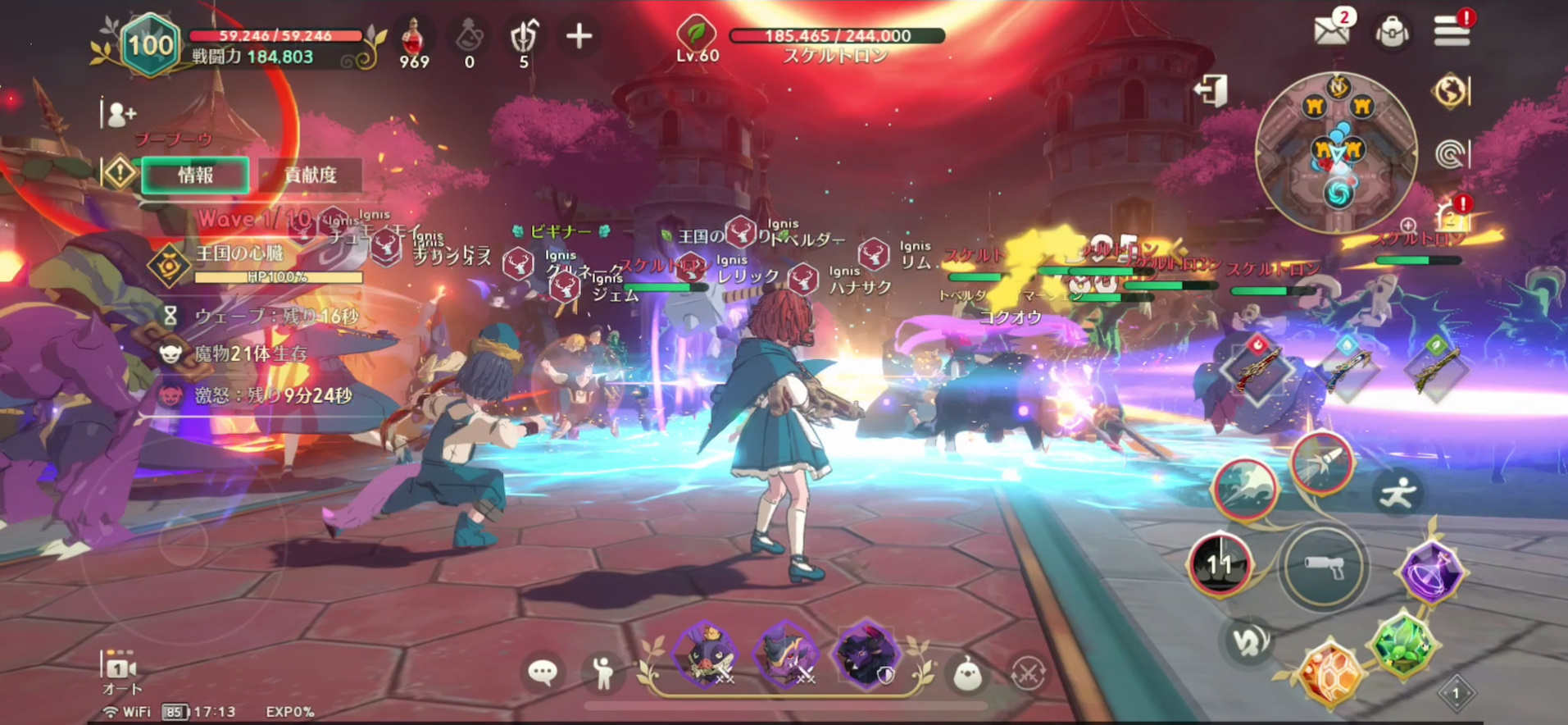Invite a party member with add-player icon

point(120,114)
